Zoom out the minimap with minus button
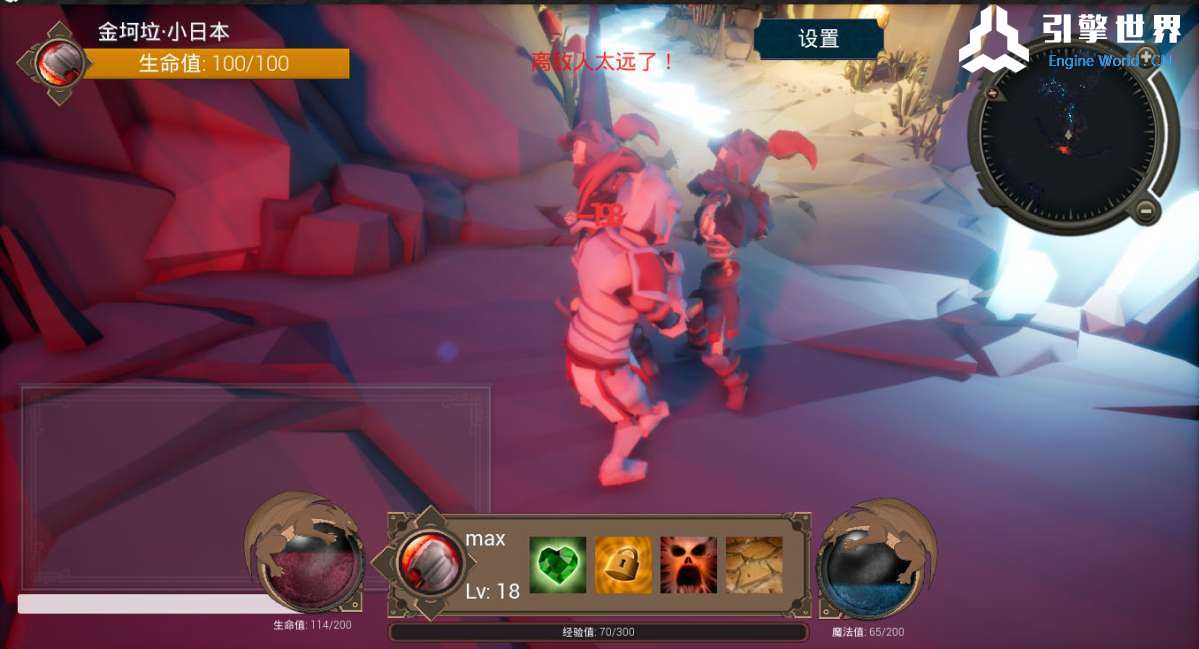 click(x=1145, y=211)
